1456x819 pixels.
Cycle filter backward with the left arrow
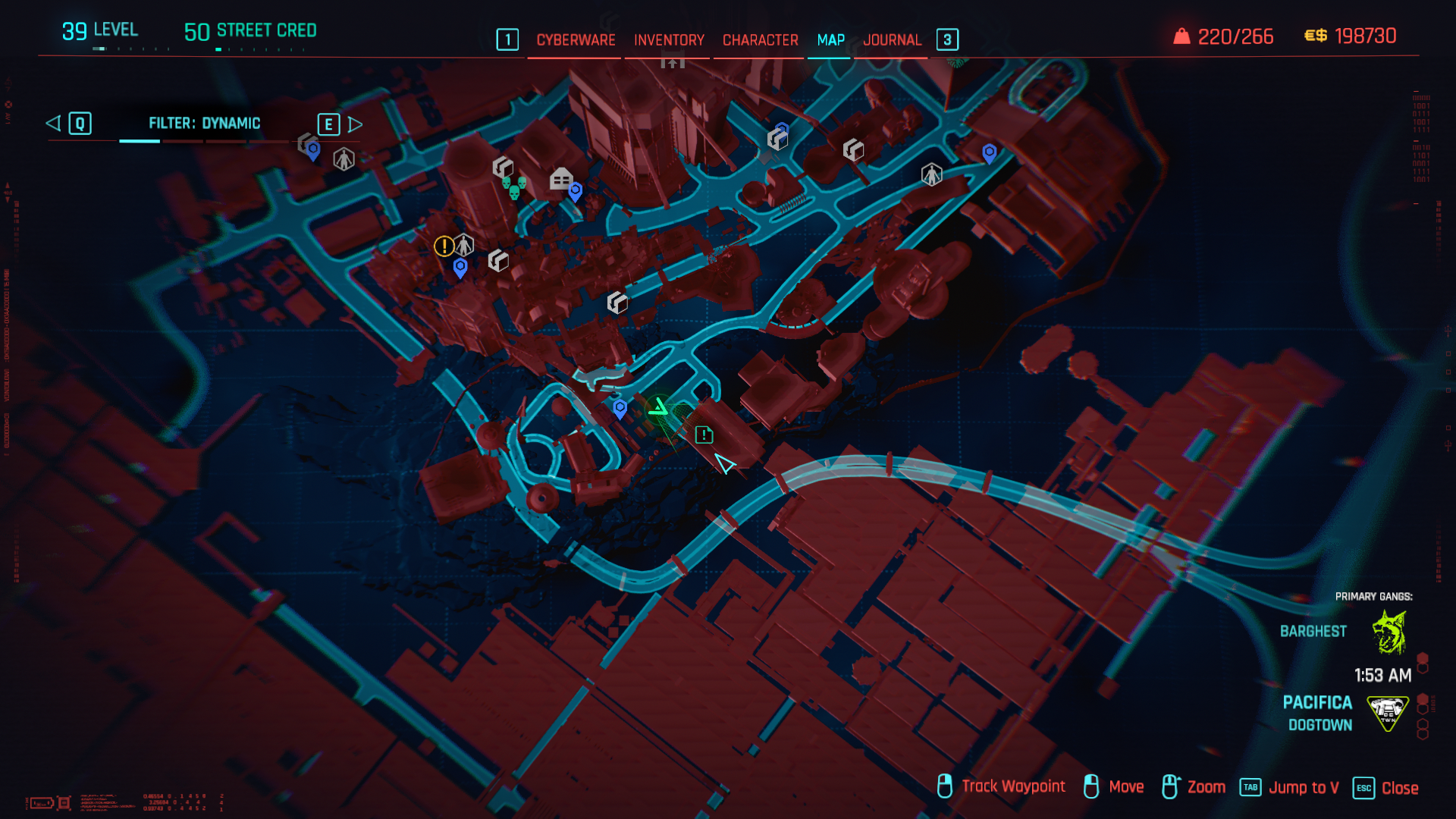tap(52, 124)
